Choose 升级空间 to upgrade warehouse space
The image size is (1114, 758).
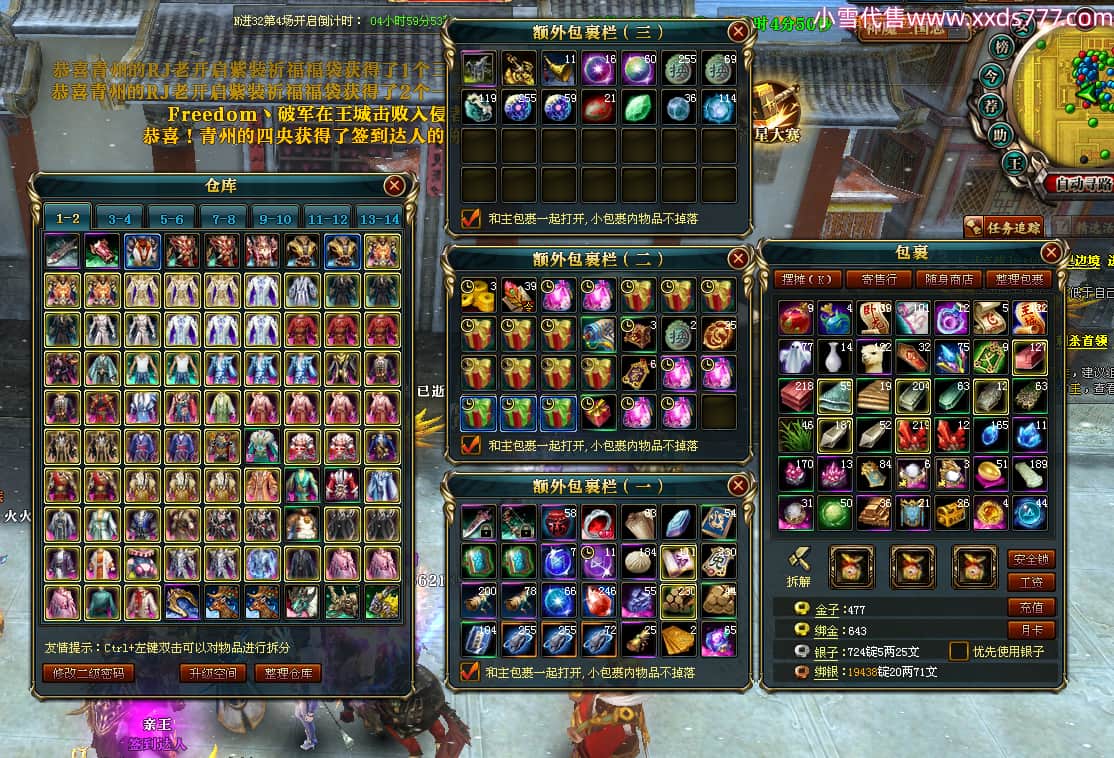point(212,673)
